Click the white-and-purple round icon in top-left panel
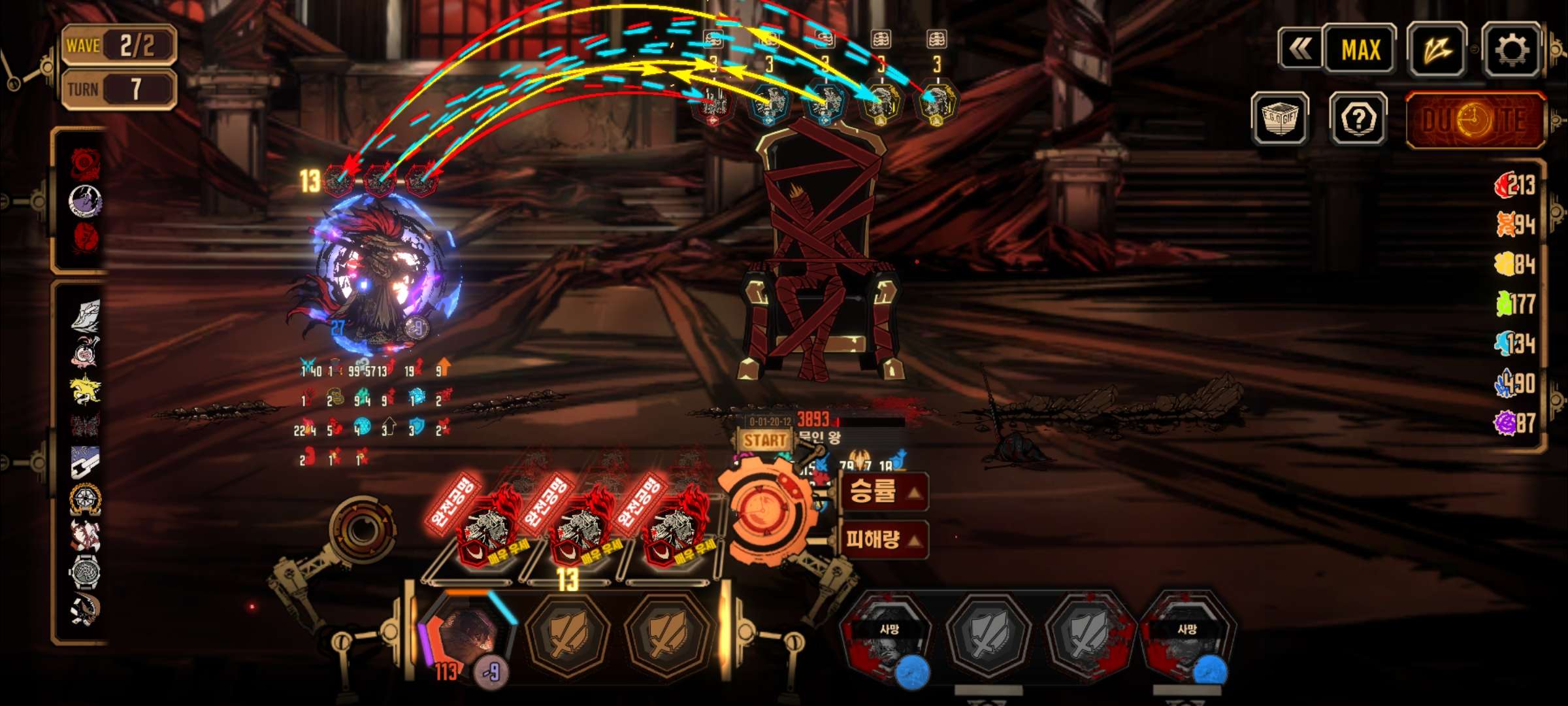The width and height of the screenshot is (1568, 706). (x=86, y=201)
